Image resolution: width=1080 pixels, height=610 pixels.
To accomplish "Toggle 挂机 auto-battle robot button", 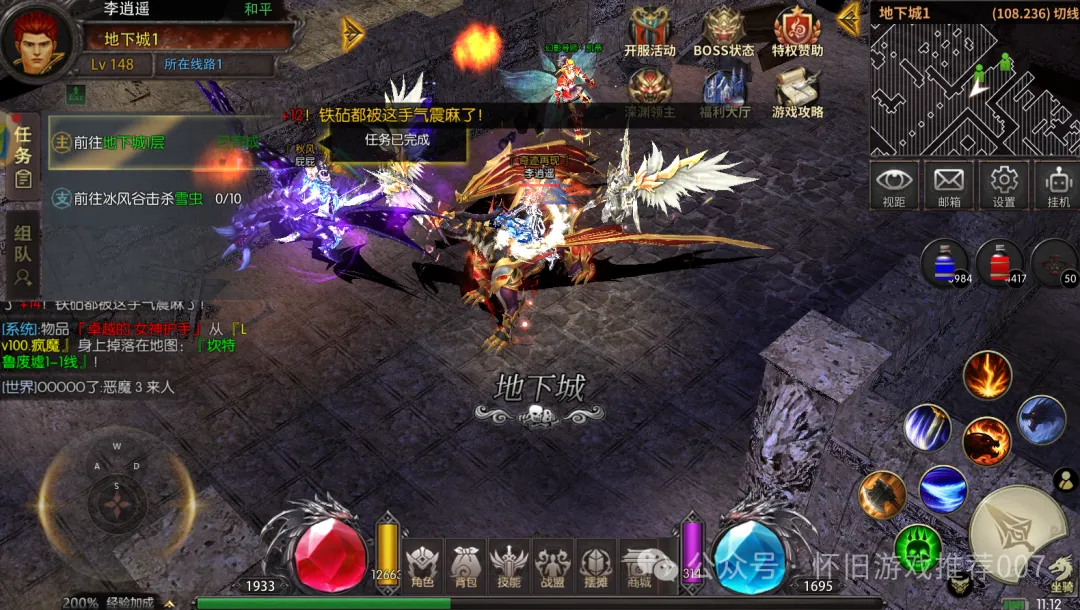I will [x=1057, y=186].
